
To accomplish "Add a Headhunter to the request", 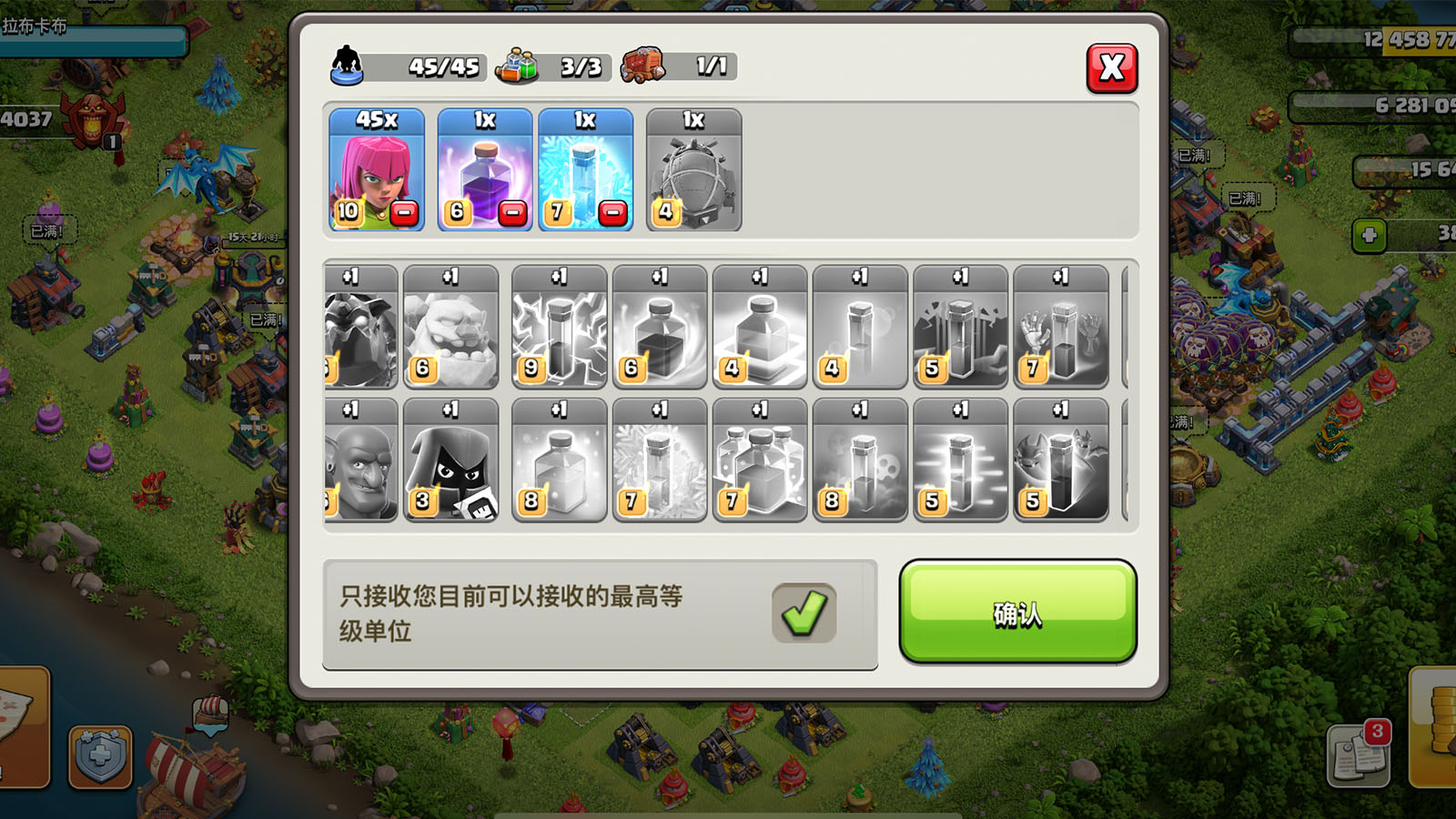I will [x=450, y=460].
